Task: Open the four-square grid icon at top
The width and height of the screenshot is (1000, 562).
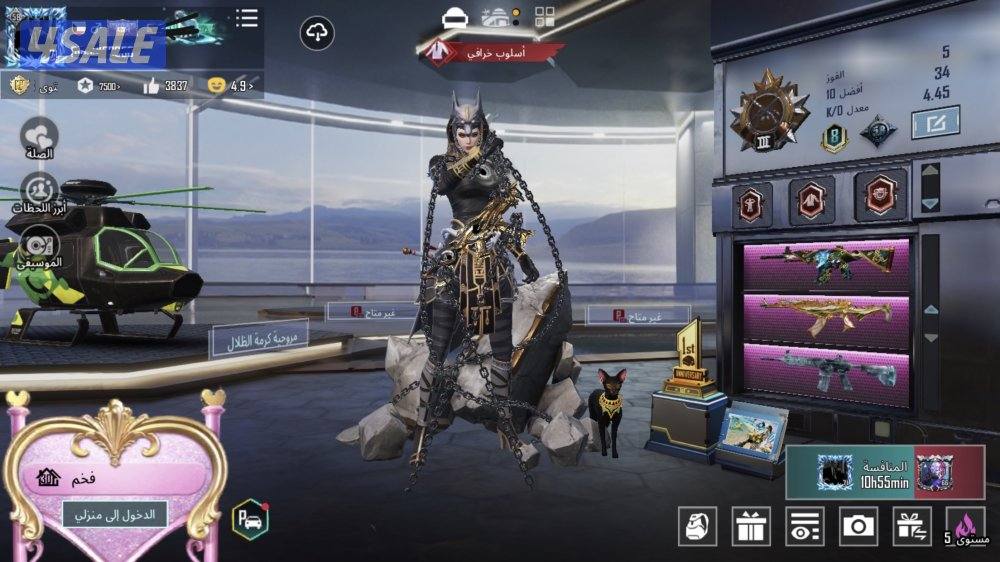Action: point(545,17)
